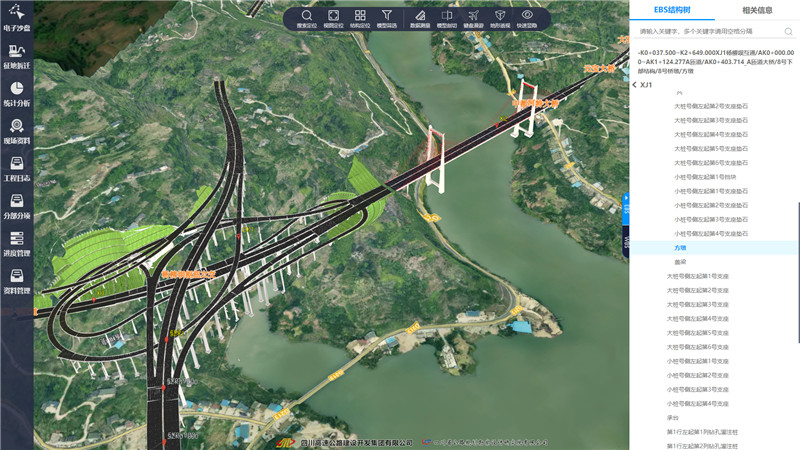Open the 现场资料 sidebar module
This screenshot has height=450, width=800.
(17, 131)
